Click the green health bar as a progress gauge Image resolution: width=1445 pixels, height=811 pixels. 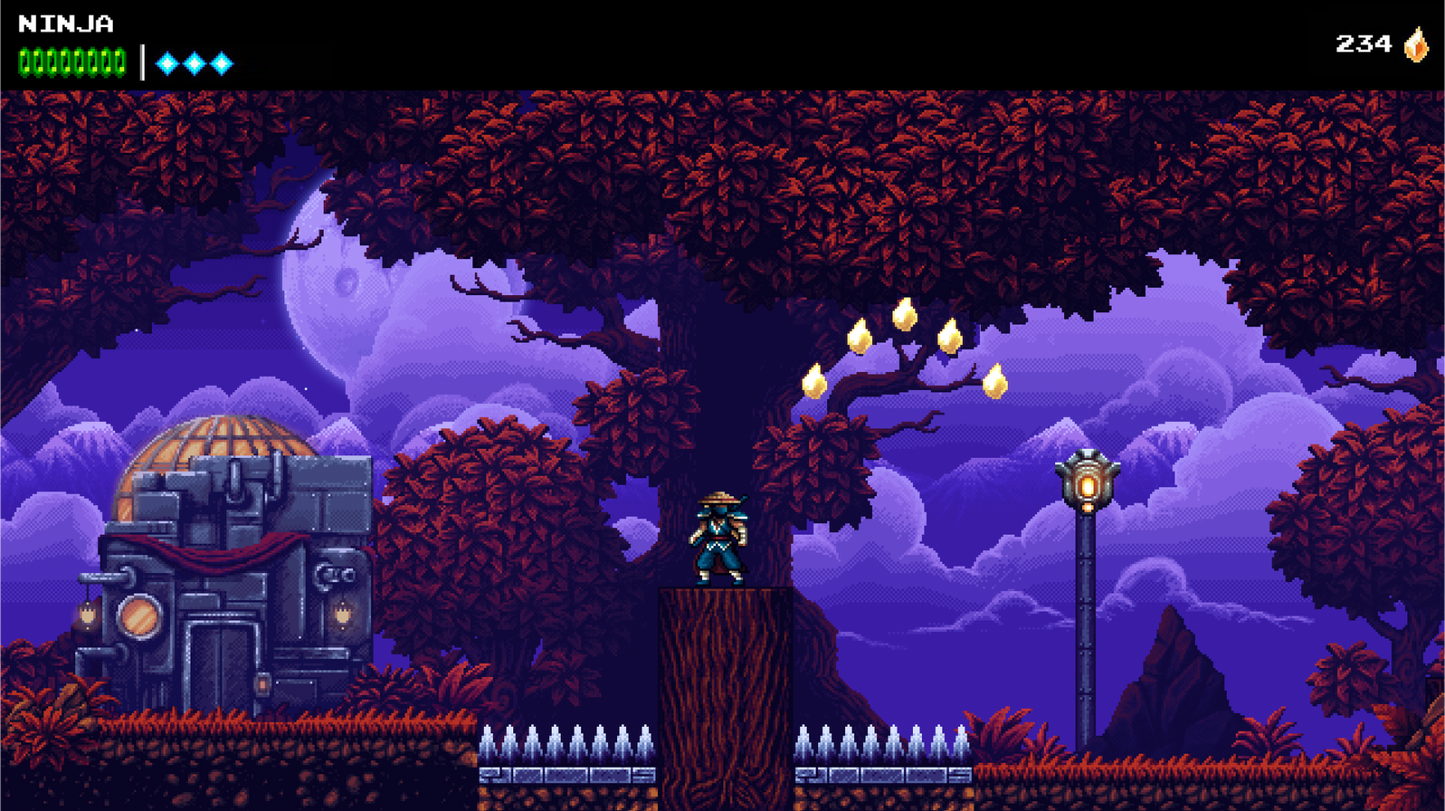point(70,60)
